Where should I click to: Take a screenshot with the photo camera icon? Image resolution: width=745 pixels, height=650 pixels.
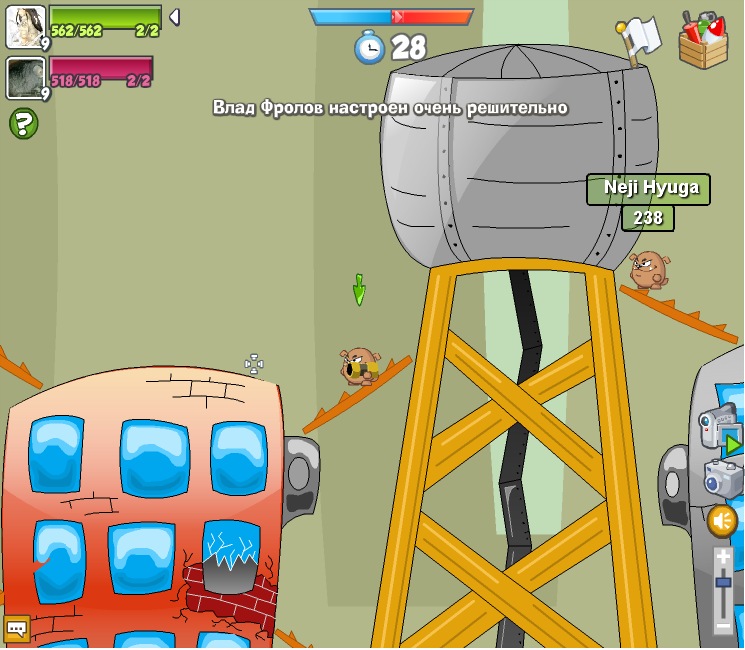click(722, 478)
